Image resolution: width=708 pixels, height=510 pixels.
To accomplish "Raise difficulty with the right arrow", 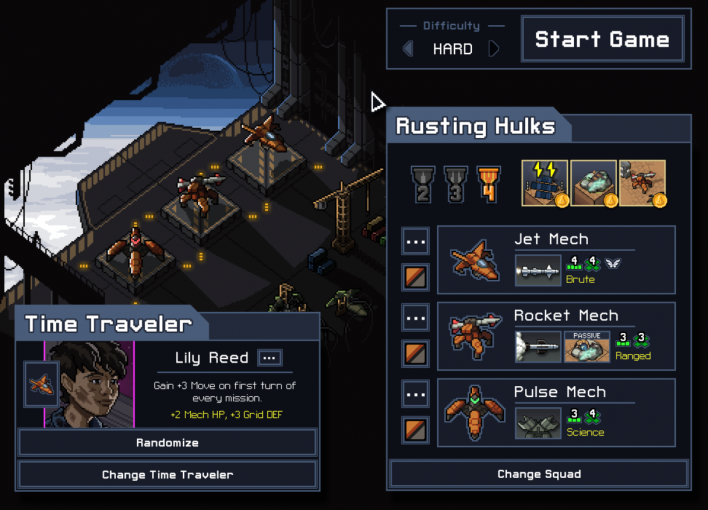I will point(494,49).
